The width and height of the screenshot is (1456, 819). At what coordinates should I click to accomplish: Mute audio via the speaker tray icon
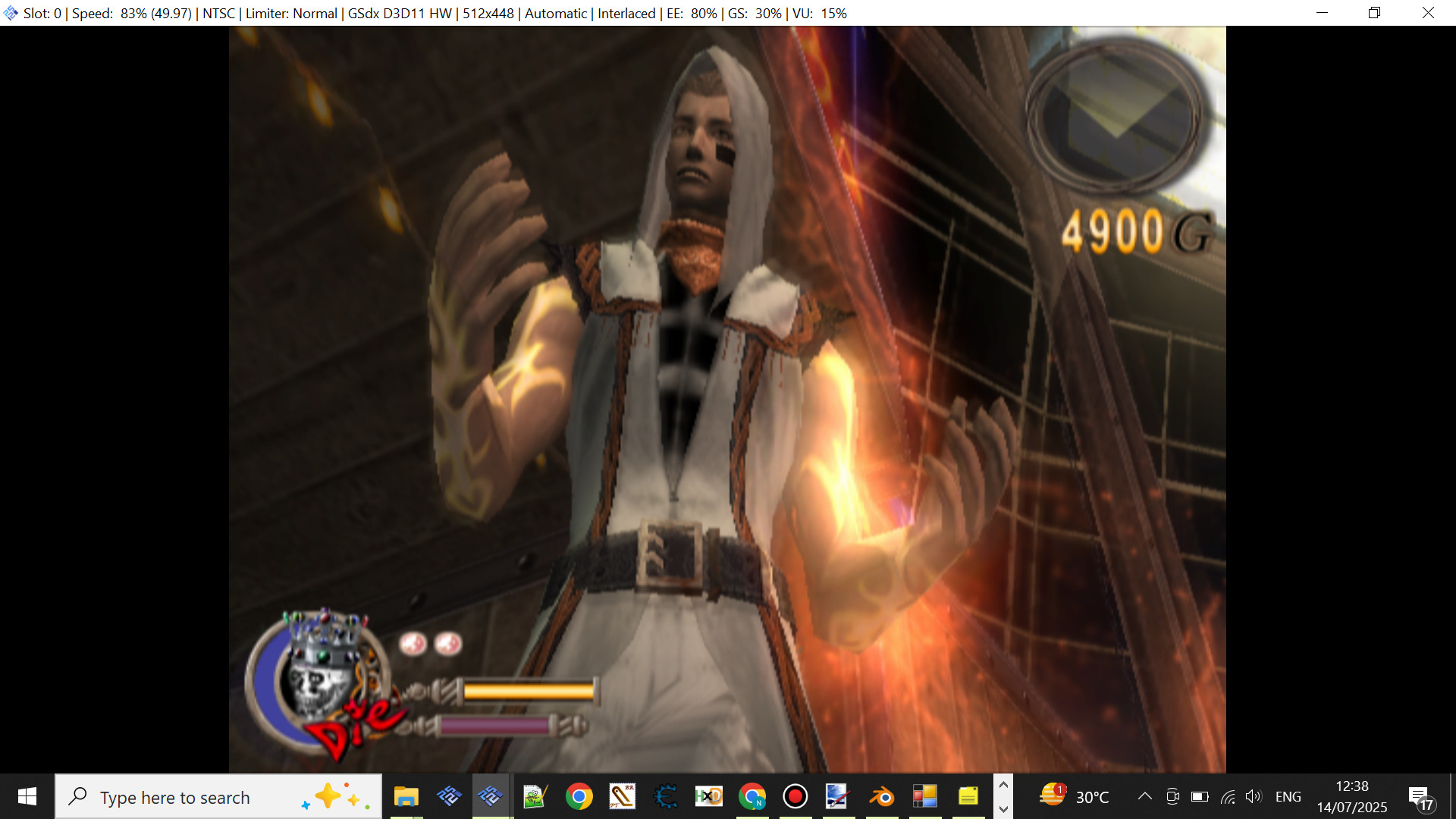coord(1255,796)
